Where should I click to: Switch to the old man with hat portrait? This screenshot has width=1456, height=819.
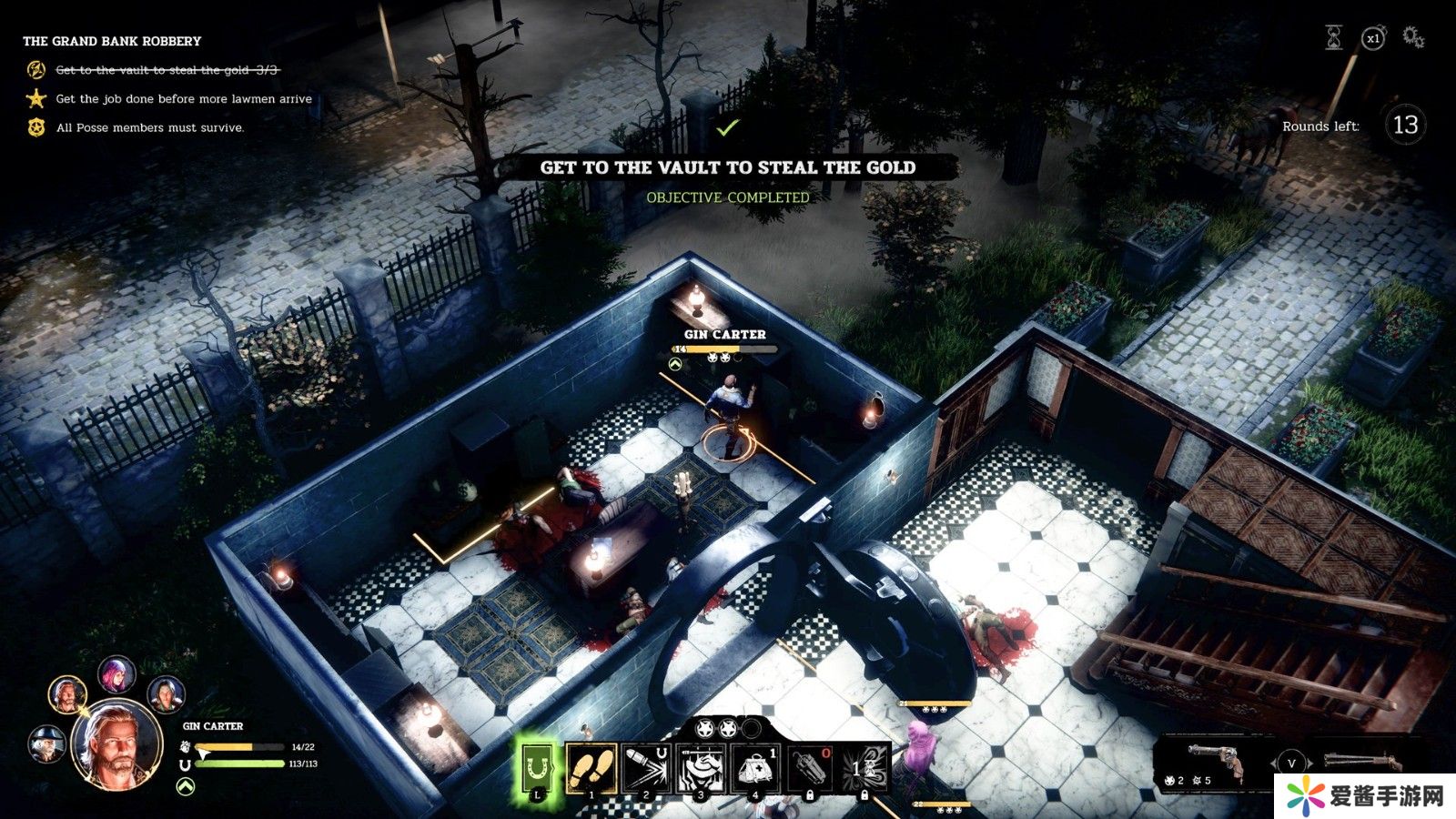click(x=45, y=743)
